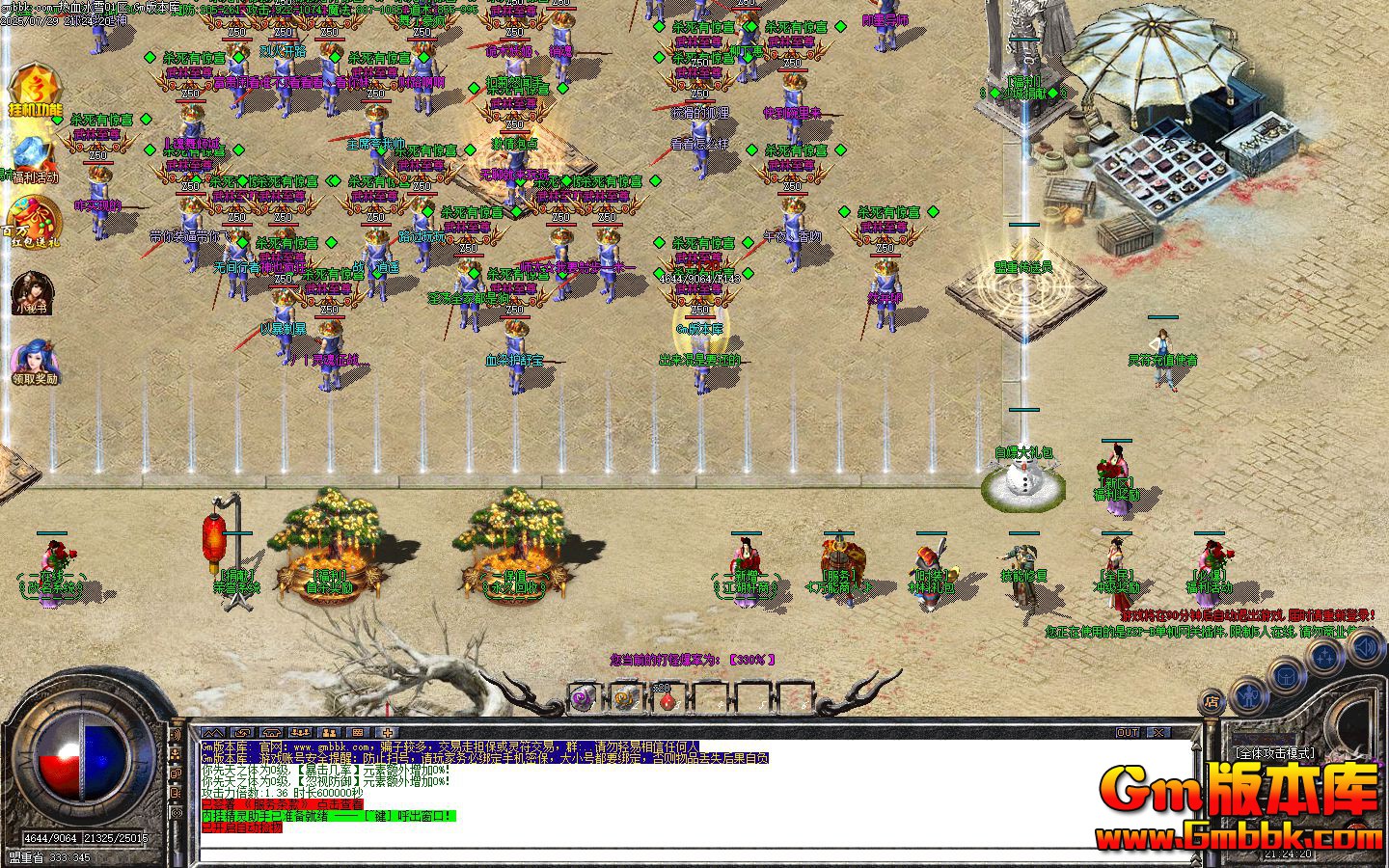Open the inventory bag icon

point(1286,678)
